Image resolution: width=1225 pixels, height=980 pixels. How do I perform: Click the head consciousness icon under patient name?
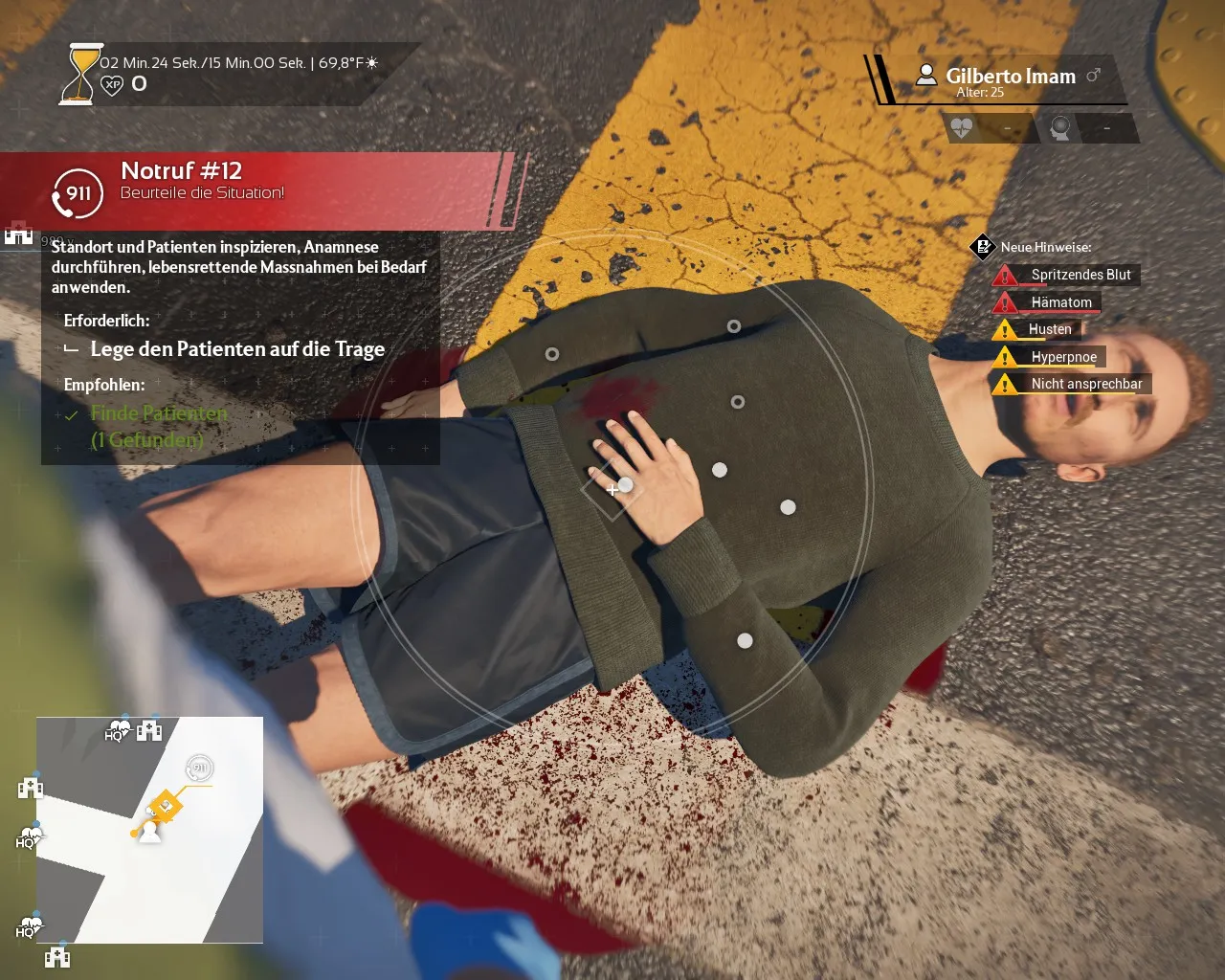pos(1060,128)
